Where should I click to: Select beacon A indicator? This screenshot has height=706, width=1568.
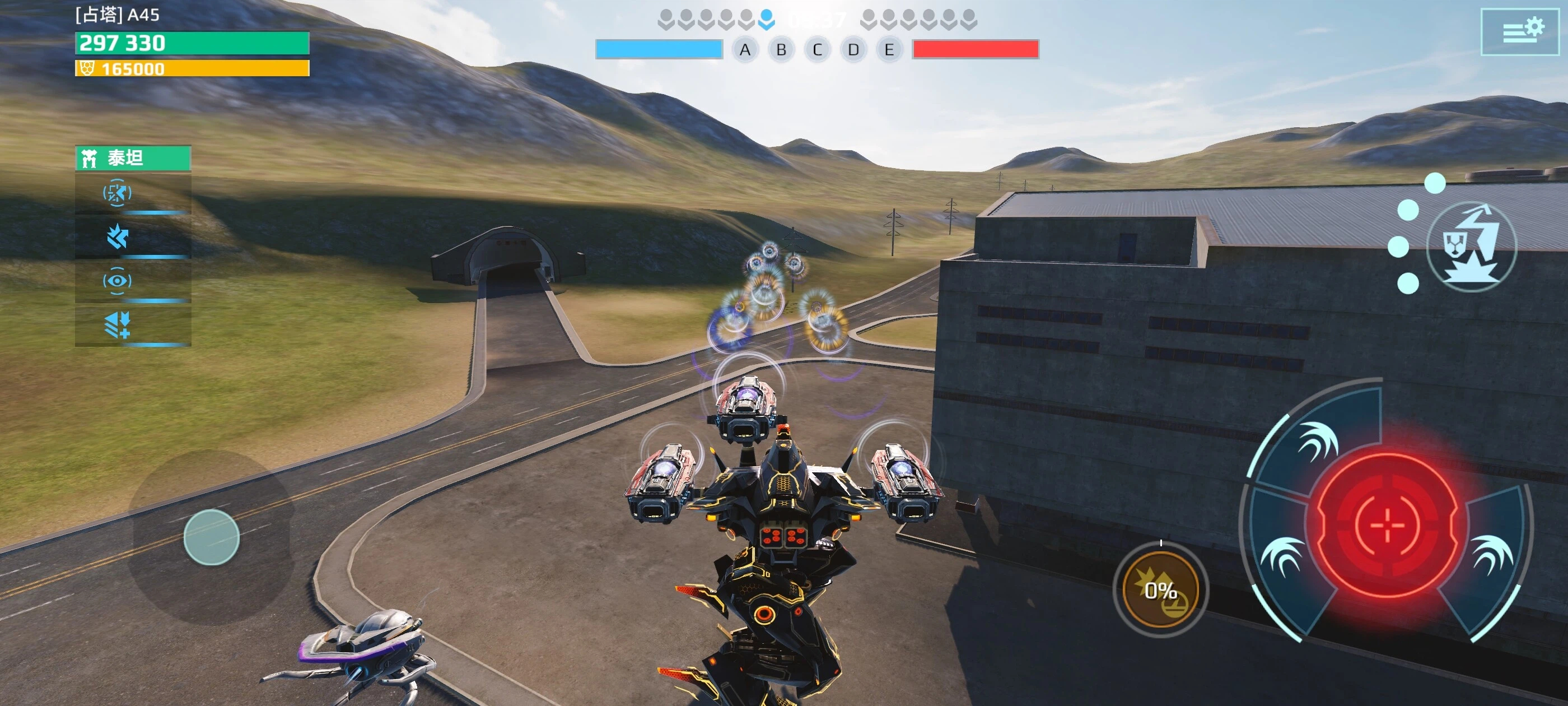(745, 50)
